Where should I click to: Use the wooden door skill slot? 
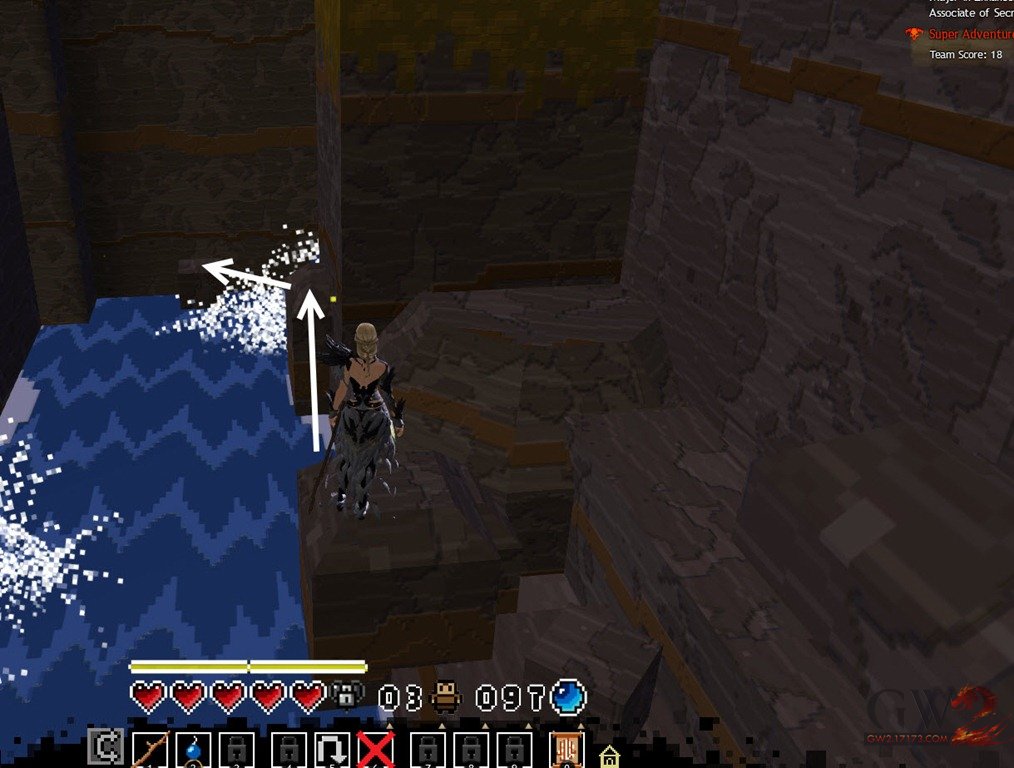(566, 750)
